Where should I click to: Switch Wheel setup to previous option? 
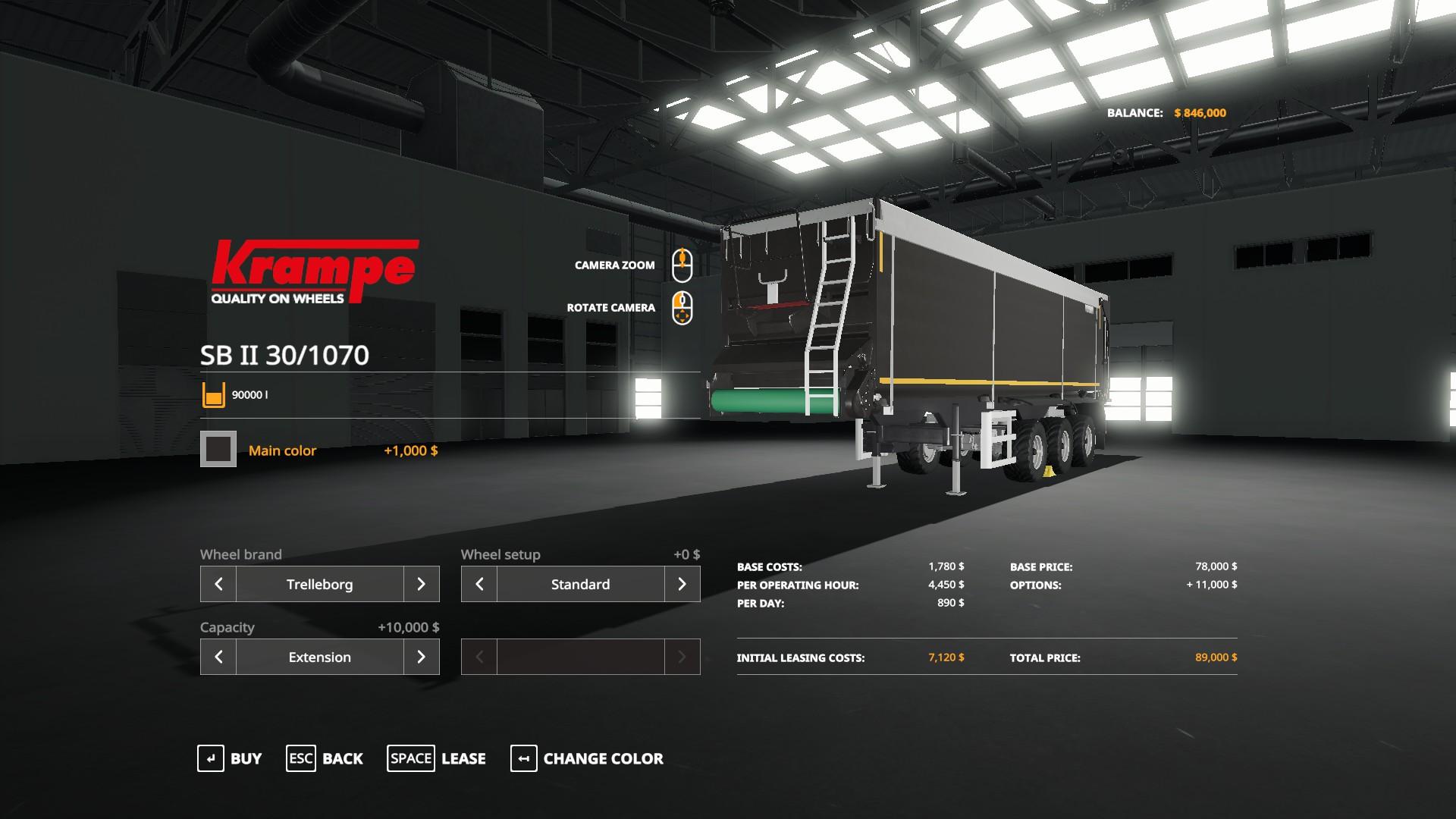479,584
